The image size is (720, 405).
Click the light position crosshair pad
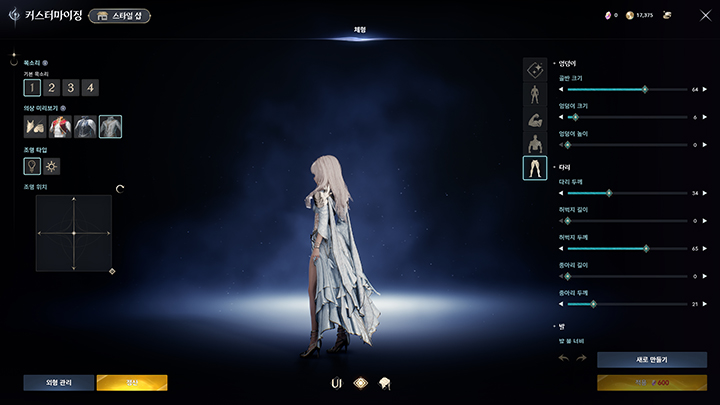coord(73,233)
